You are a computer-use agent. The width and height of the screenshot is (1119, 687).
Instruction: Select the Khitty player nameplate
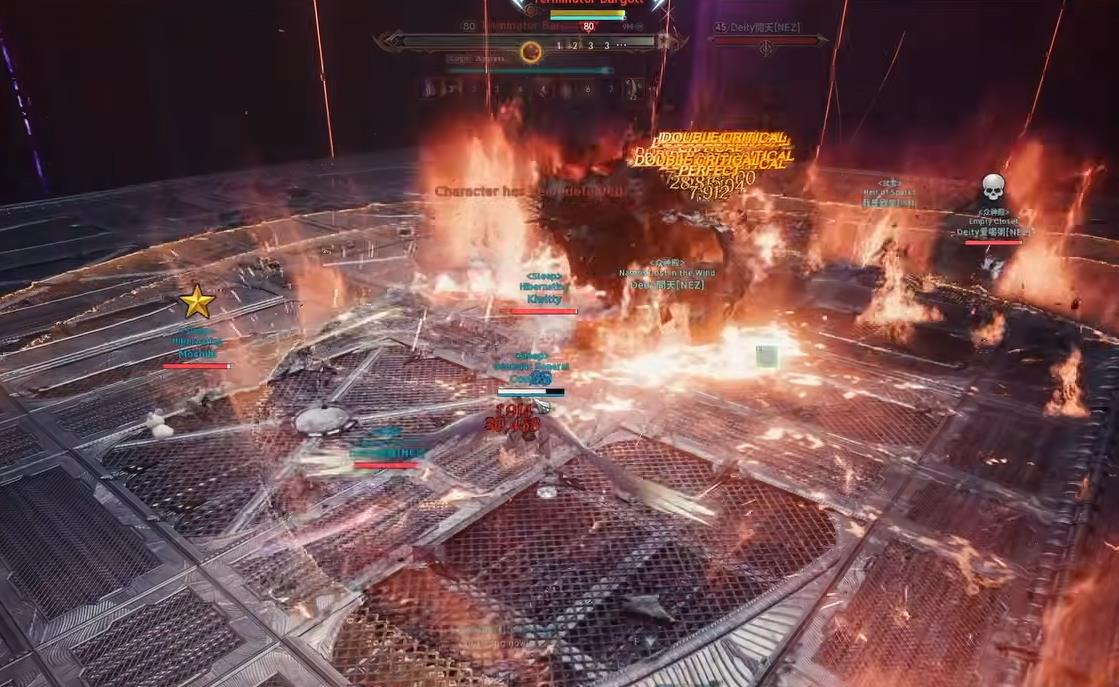tap(543, 299)
